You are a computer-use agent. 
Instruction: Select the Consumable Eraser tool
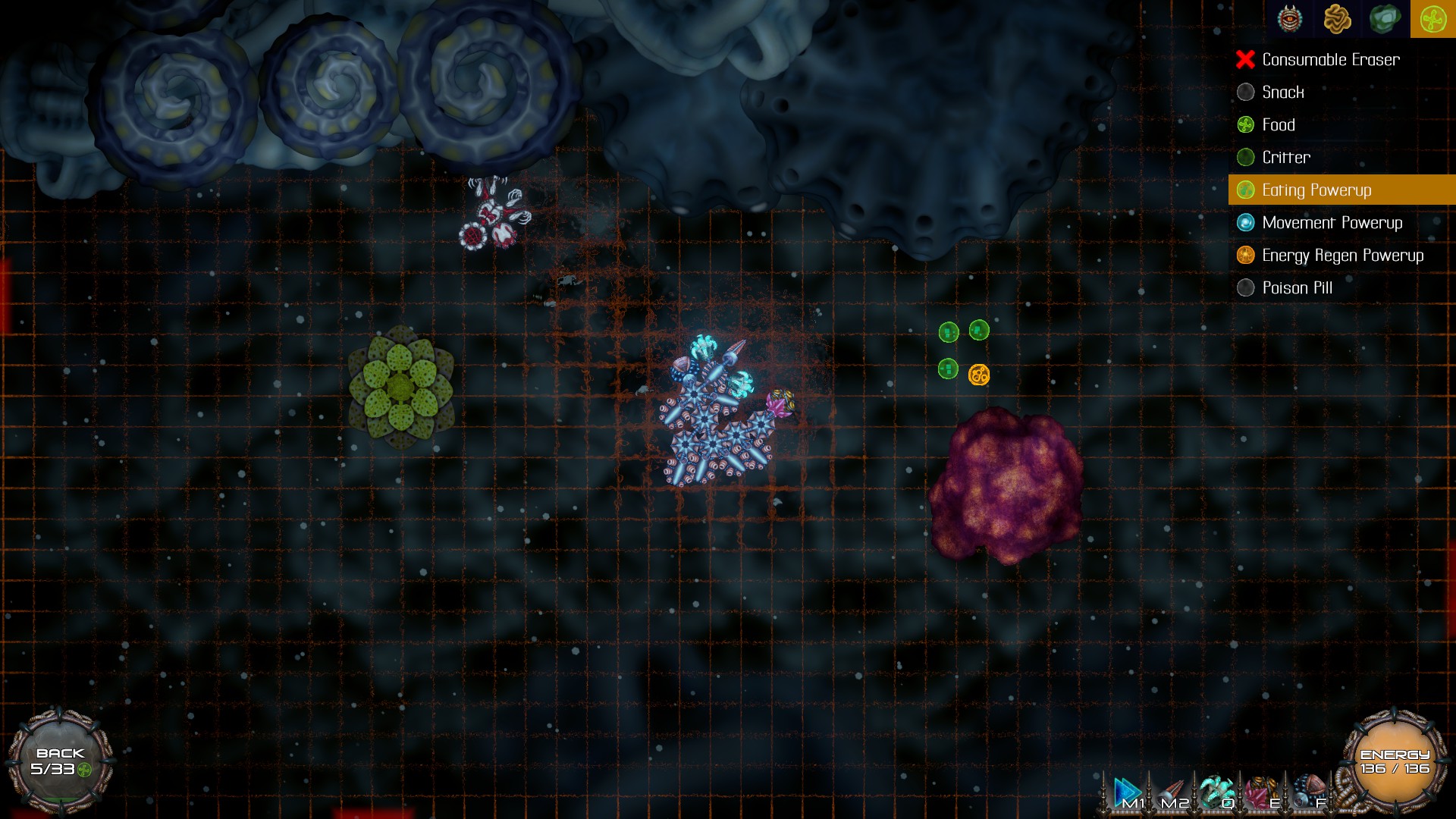click(1330, 60)
